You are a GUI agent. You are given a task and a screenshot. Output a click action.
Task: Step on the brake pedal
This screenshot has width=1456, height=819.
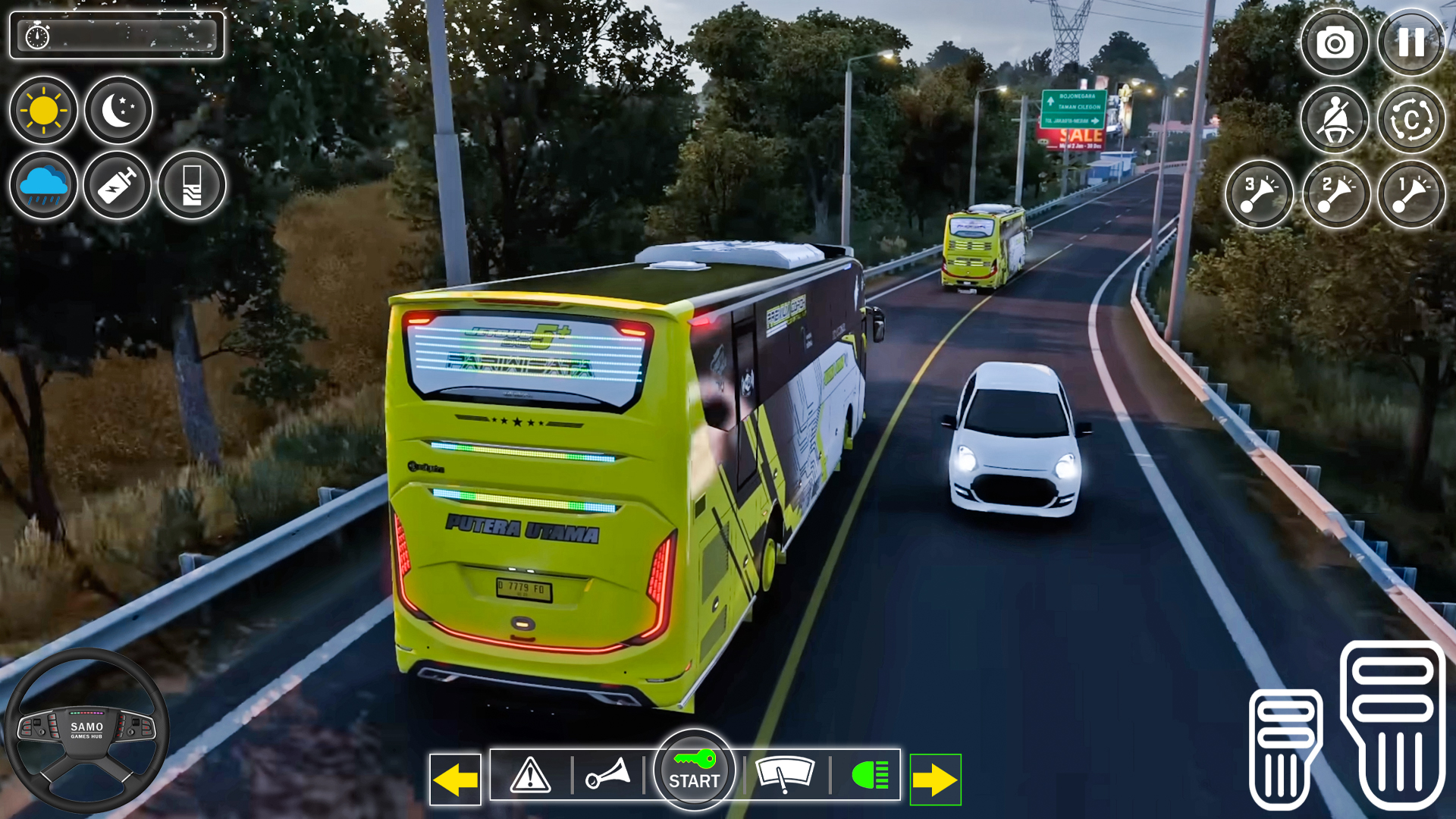tap(1285, 749)
